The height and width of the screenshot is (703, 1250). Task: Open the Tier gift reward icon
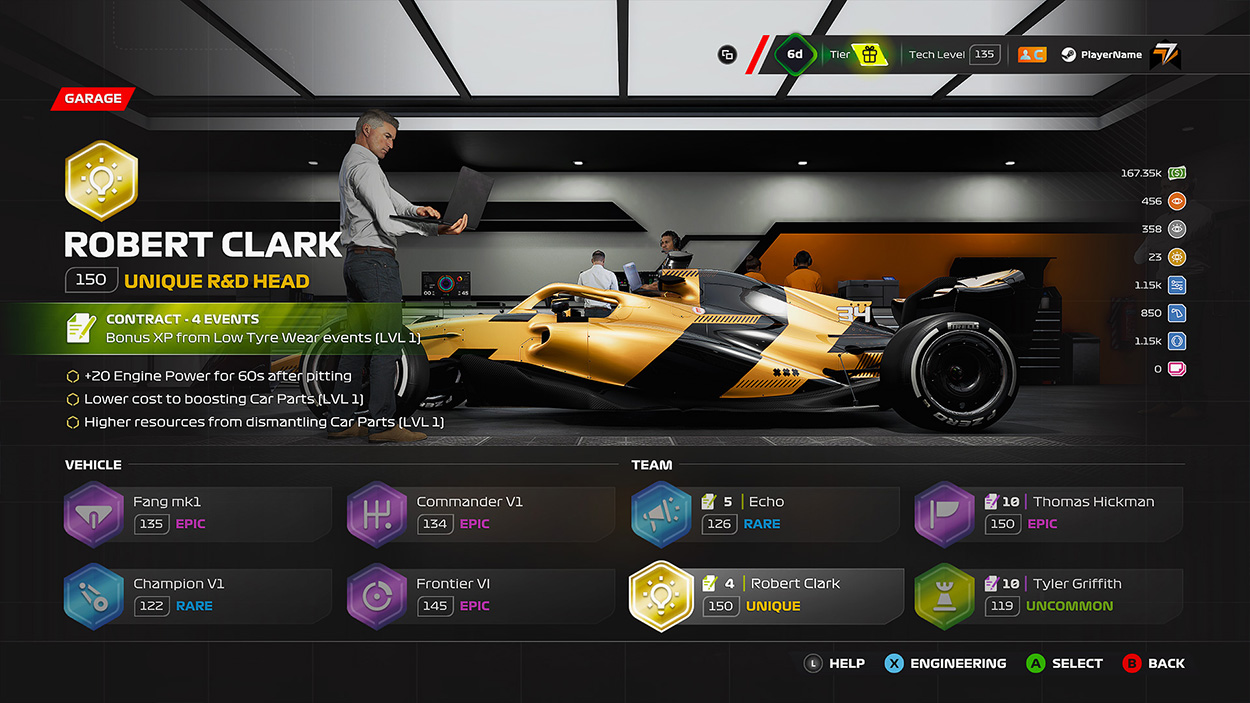click(870, 55)
